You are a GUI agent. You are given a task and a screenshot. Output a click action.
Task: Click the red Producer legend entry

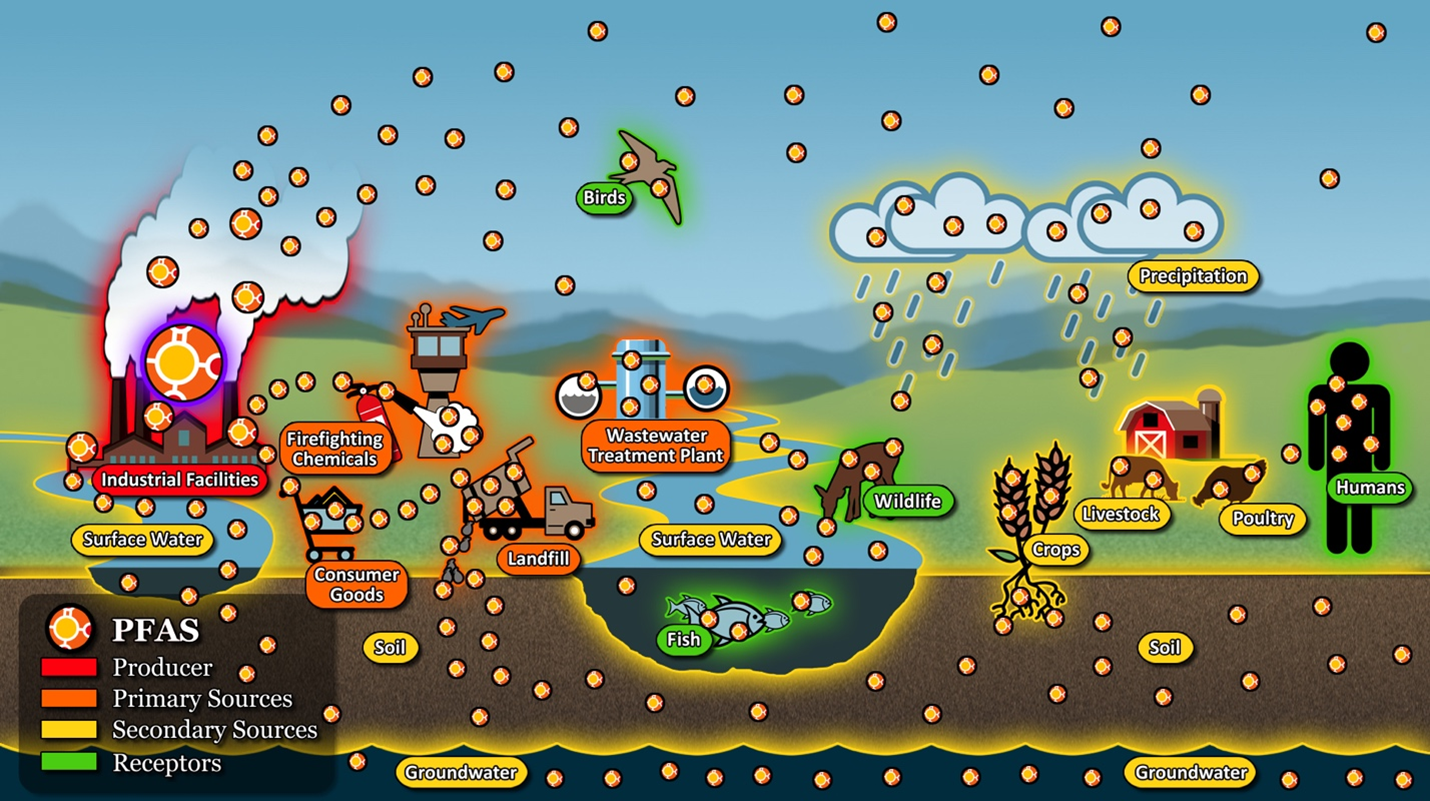[x=69, y=667]
